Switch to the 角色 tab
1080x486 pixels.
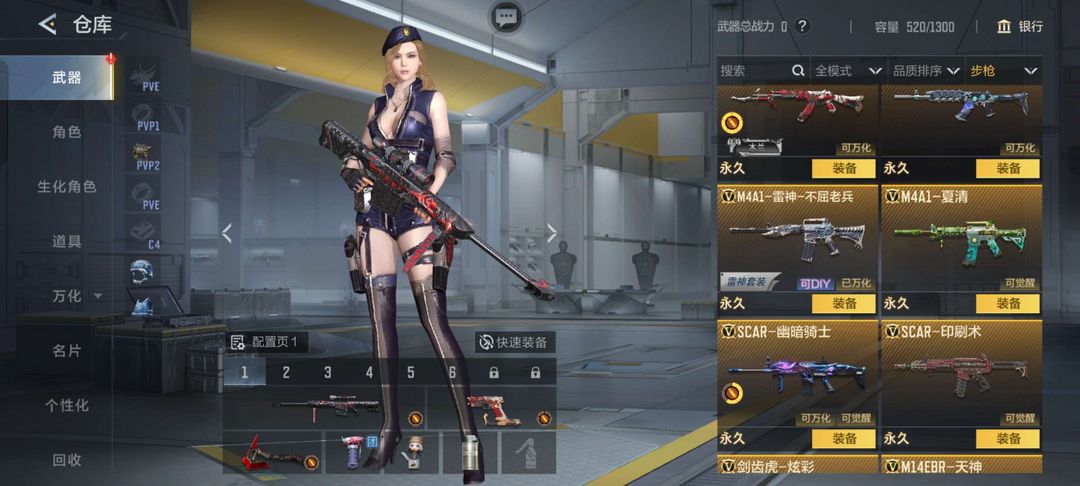pos(66,132)
